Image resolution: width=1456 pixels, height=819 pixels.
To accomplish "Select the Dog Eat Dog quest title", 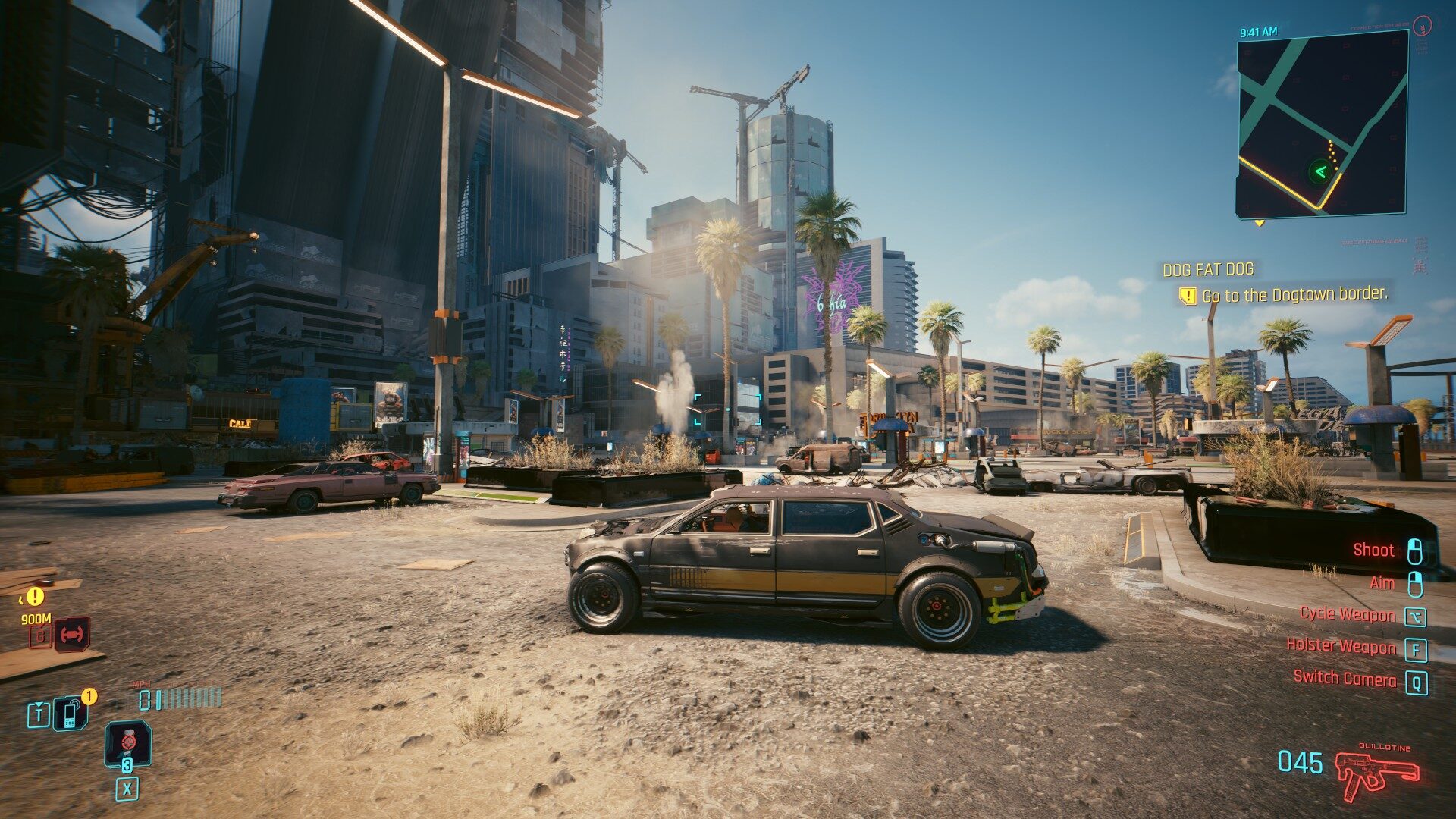I will point(1208,269).
